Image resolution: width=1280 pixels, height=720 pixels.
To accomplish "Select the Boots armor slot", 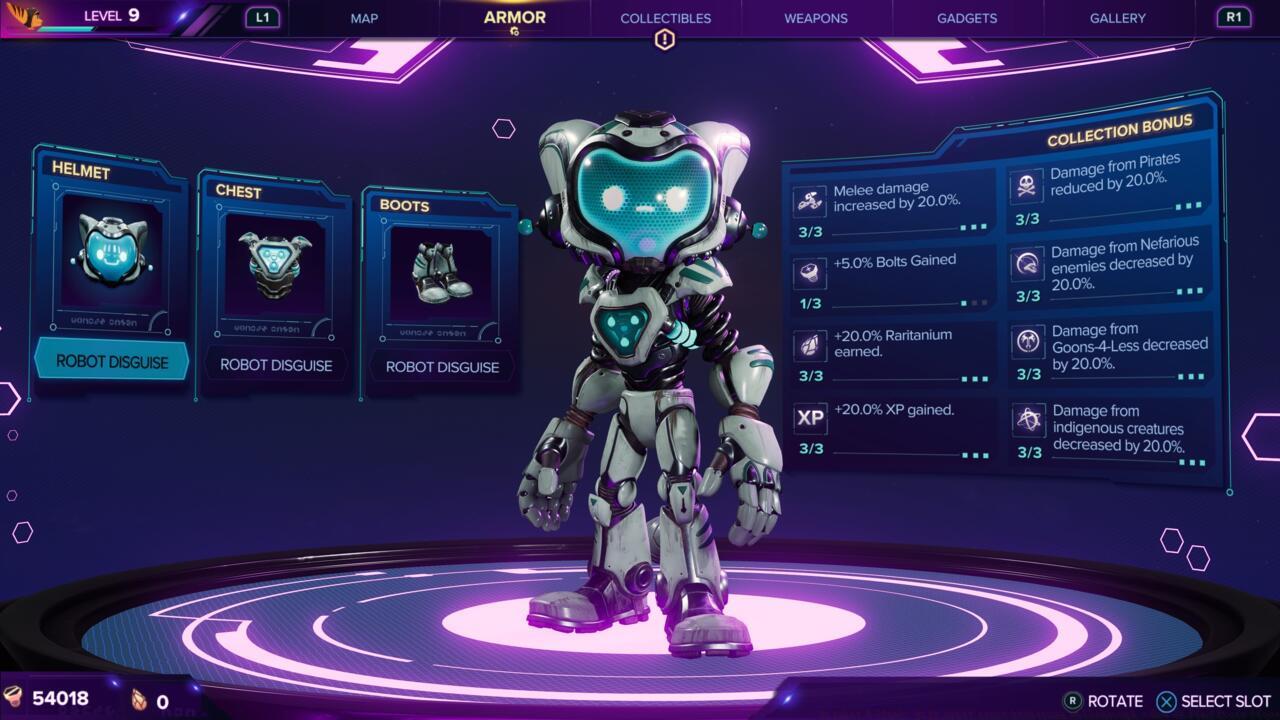I will point(441,290).
